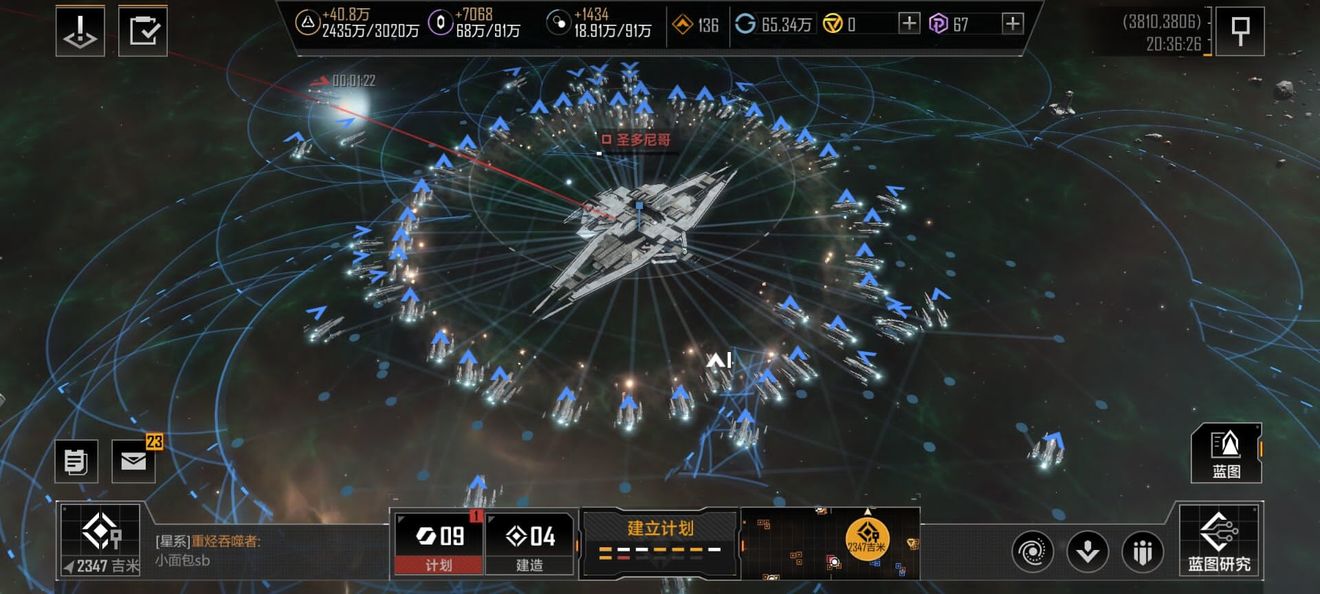Open 蓝图研究 blueprint research

1220,541
